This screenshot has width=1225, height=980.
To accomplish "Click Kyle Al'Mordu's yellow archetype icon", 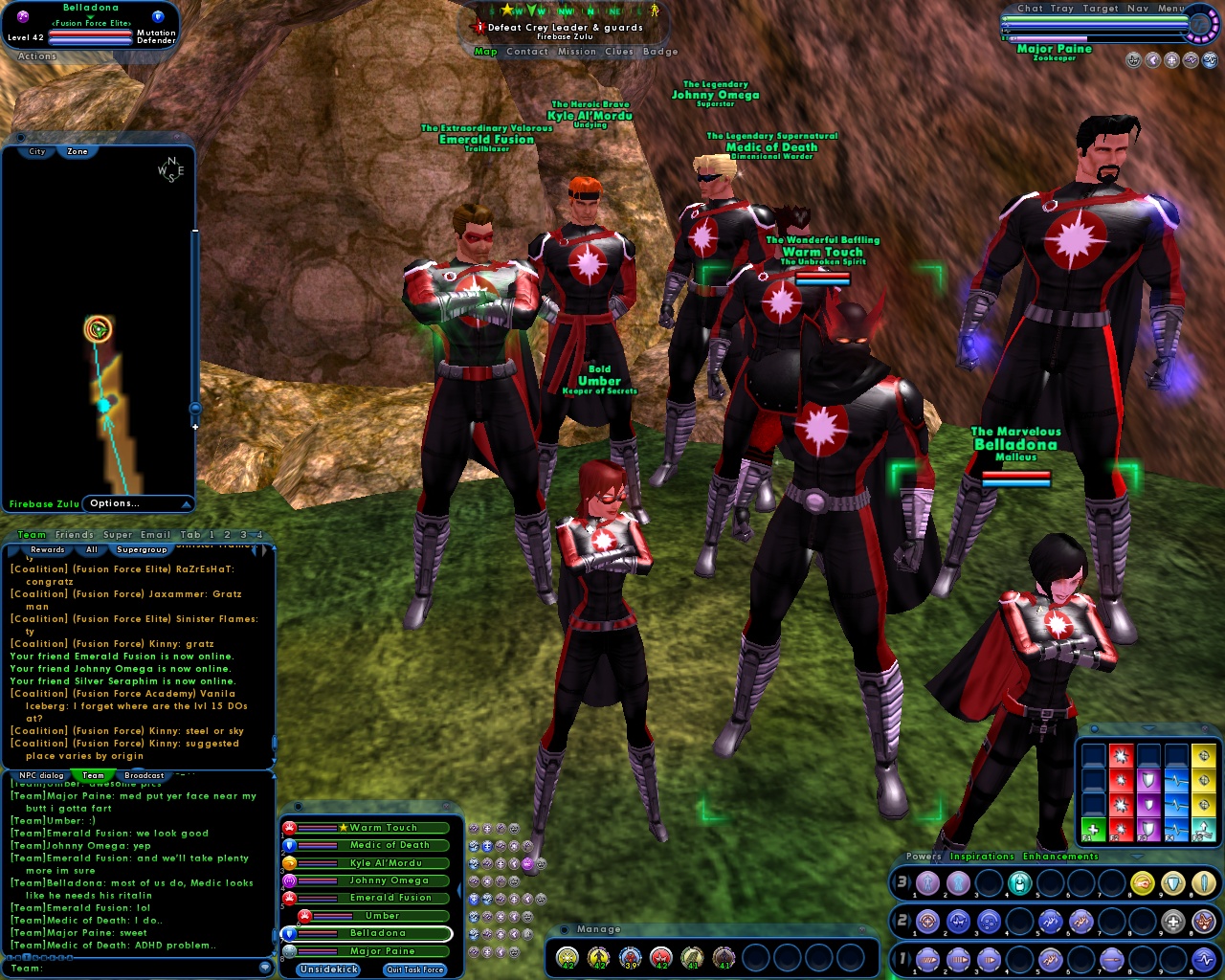I will tap(291, 863).
